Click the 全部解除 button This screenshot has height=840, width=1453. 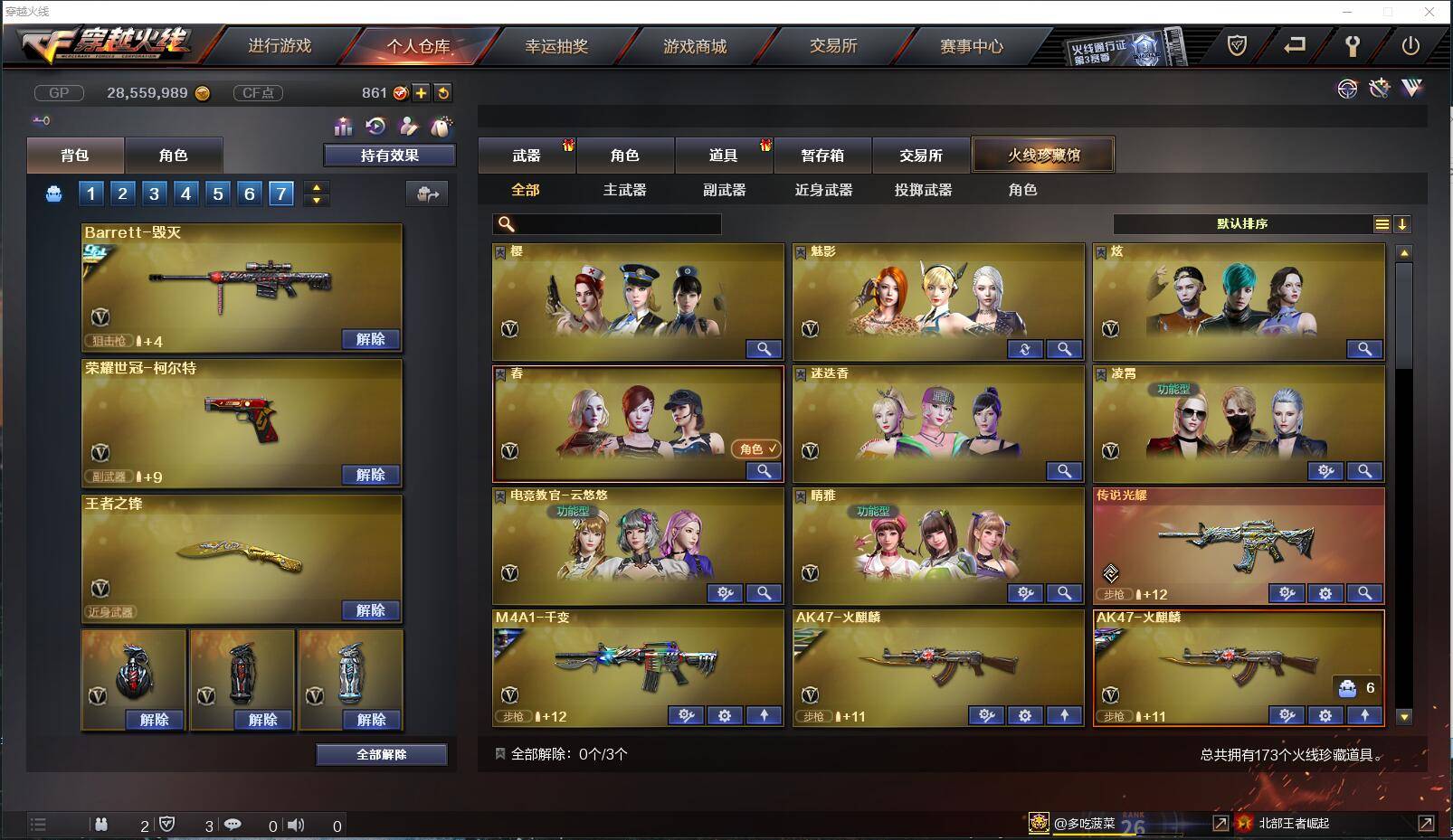tap(381, 753)
